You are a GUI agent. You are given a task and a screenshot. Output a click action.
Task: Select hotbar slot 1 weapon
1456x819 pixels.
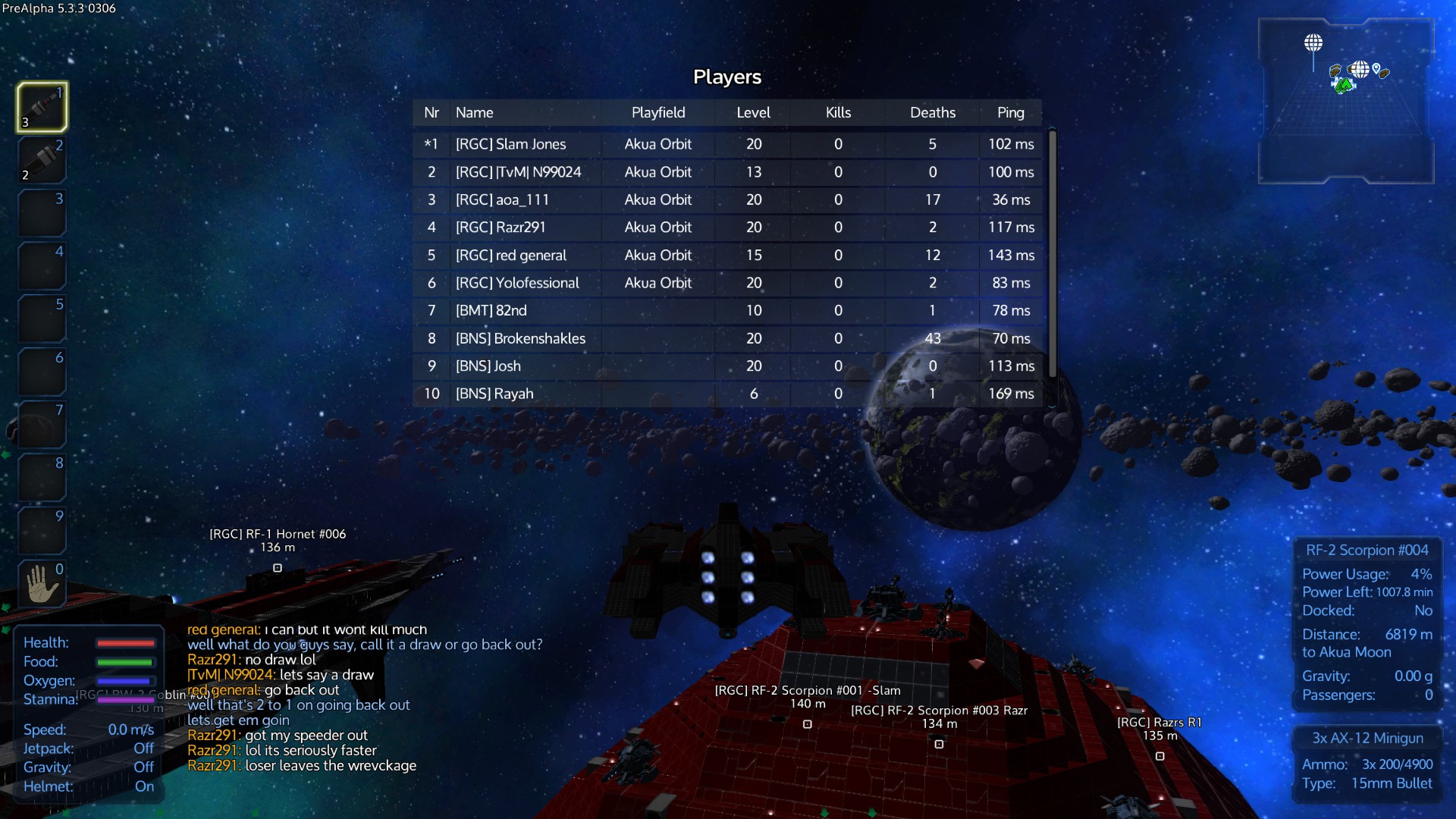(x=42, y=107)
